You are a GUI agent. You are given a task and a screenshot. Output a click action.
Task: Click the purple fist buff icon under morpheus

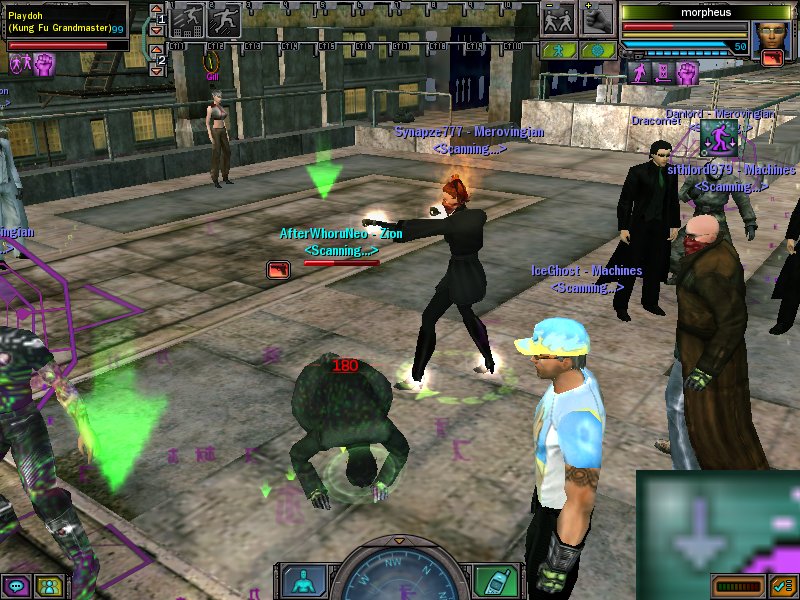point(686,72)
